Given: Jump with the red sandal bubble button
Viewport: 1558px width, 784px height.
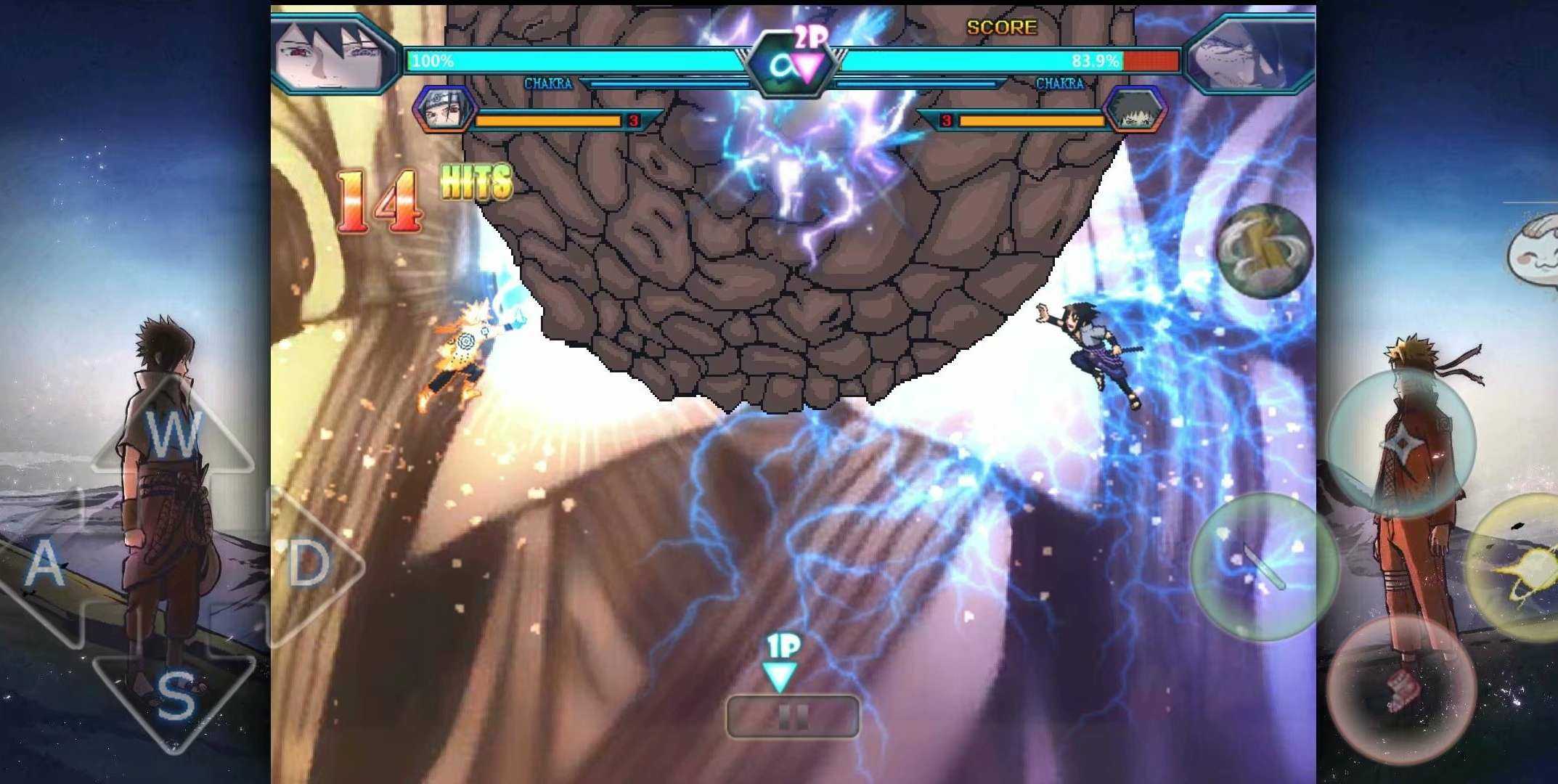Looking at the screenshot, I should pos(1401,690).
